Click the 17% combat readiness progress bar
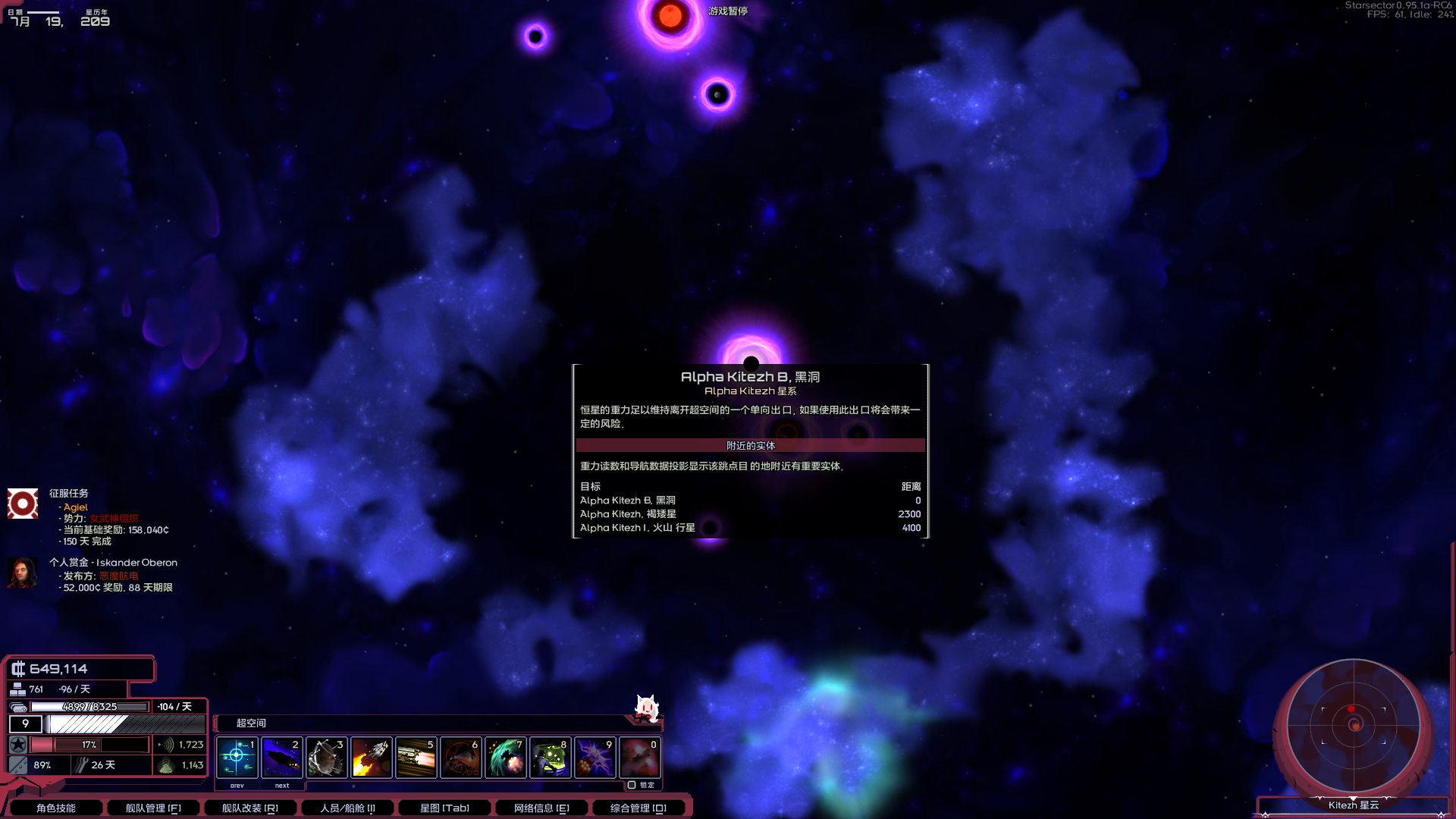Viewport: 1456px width, 819px height. pos(91,745)
